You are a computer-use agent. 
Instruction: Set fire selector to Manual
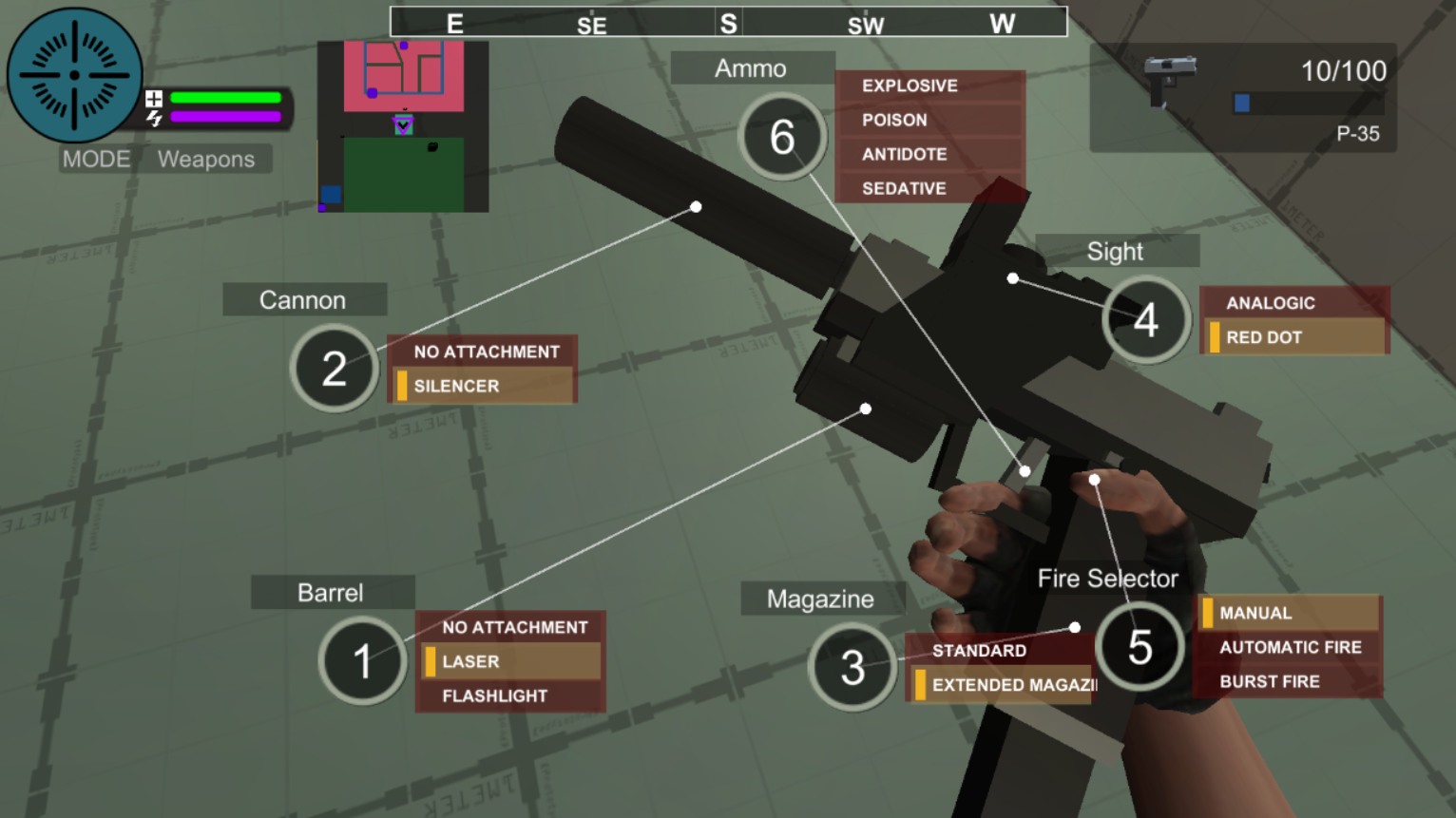point(1288,613)
